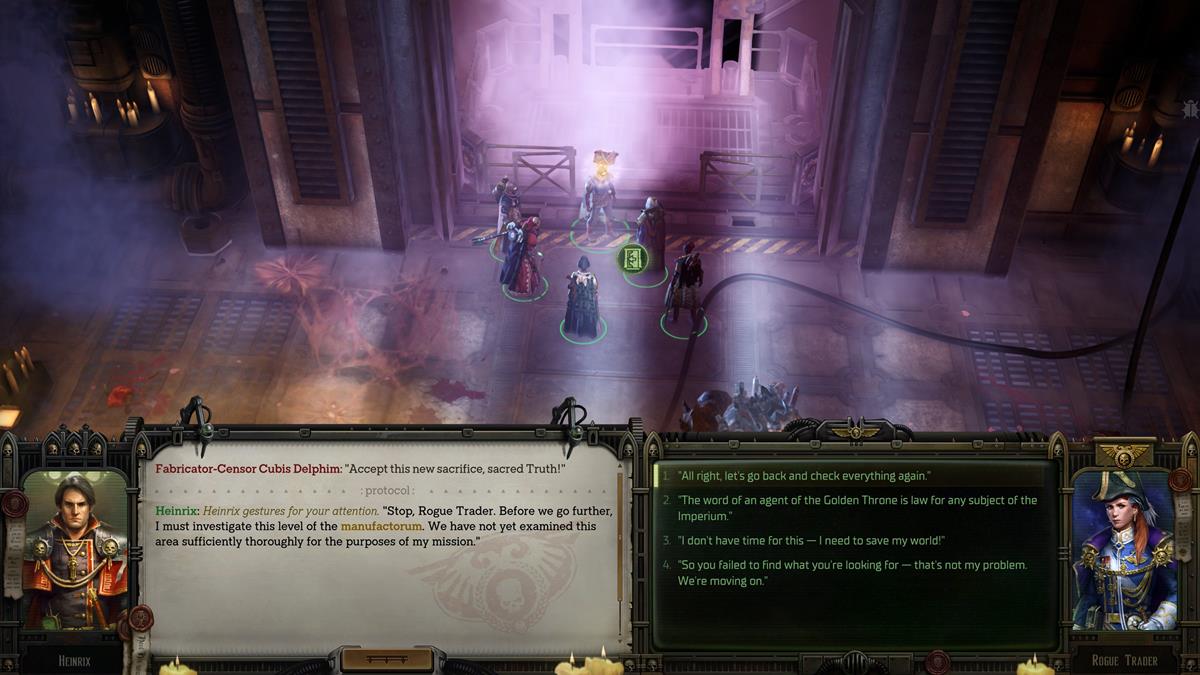Open the bug report beetle icon

coord(1189,108)
